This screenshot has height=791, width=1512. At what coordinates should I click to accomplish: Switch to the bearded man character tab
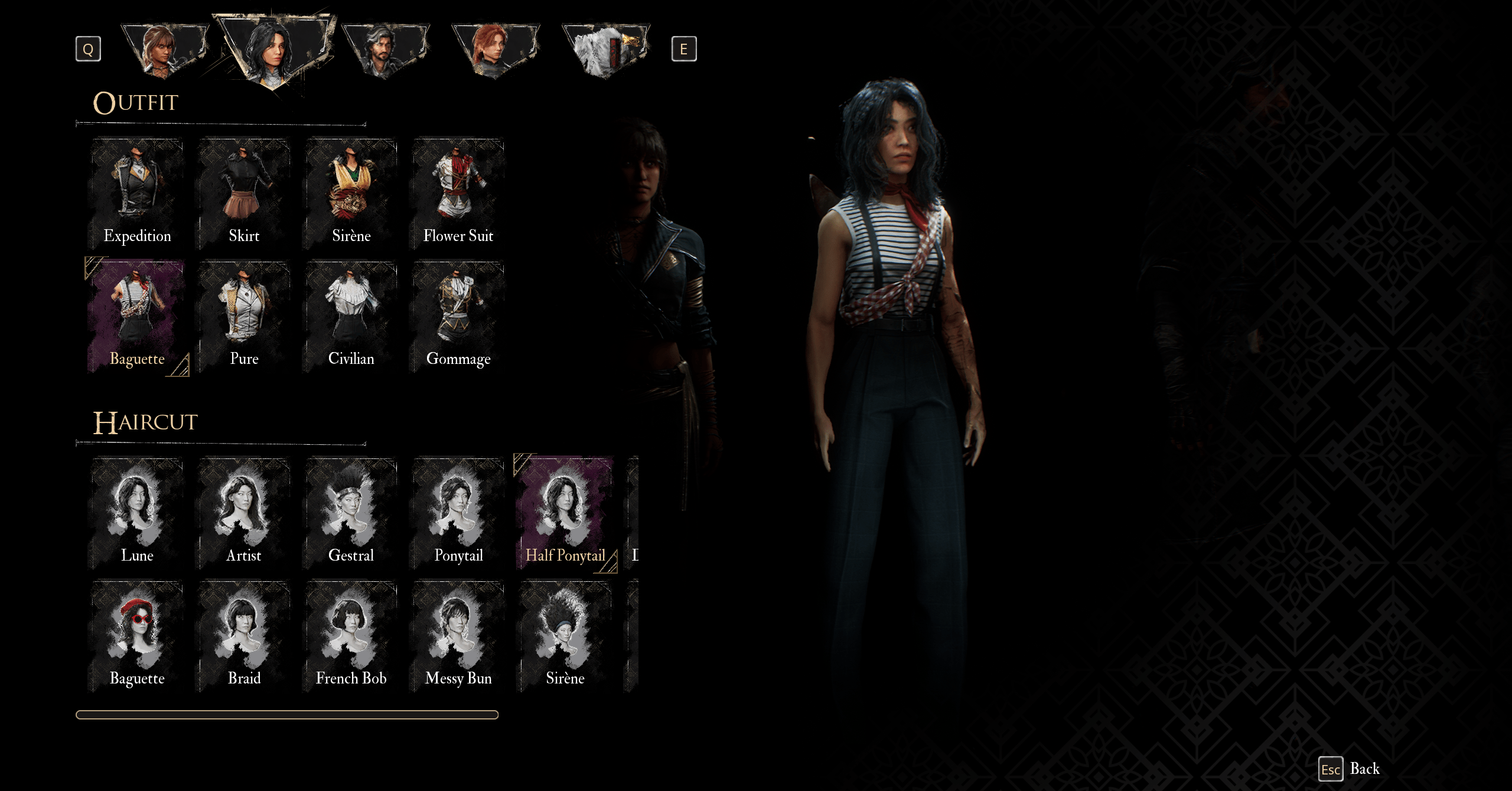385,50
